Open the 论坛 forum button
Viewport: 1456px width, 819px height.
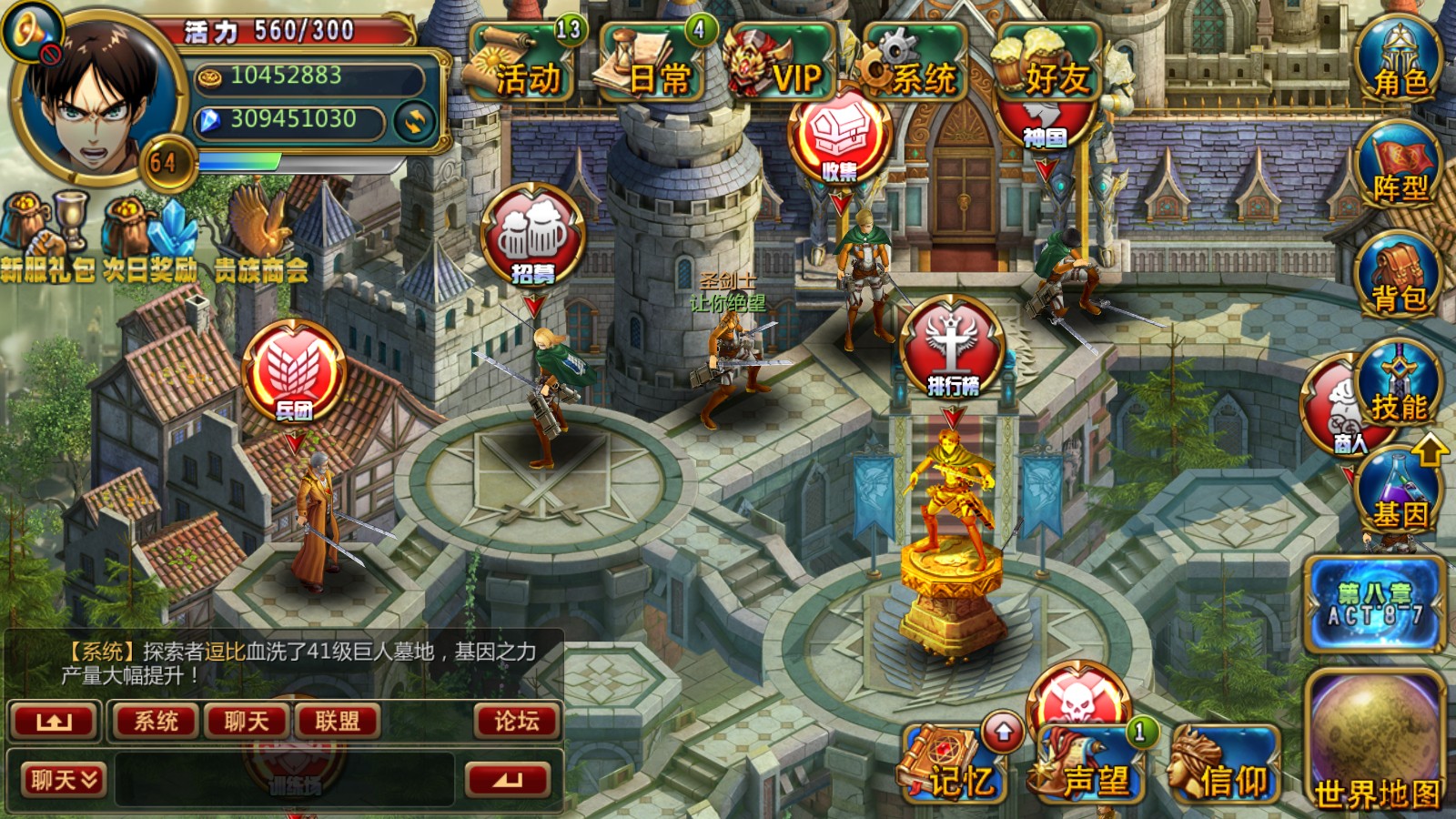(516, 722)
